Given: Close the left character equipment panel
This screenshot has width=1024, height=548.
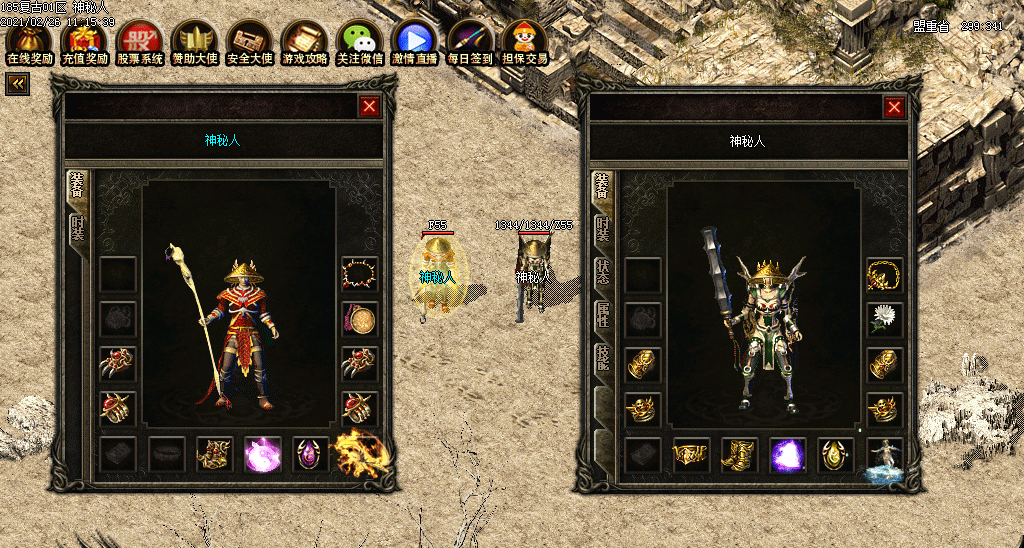Looking at the screenshot, I should coord(370,107).
